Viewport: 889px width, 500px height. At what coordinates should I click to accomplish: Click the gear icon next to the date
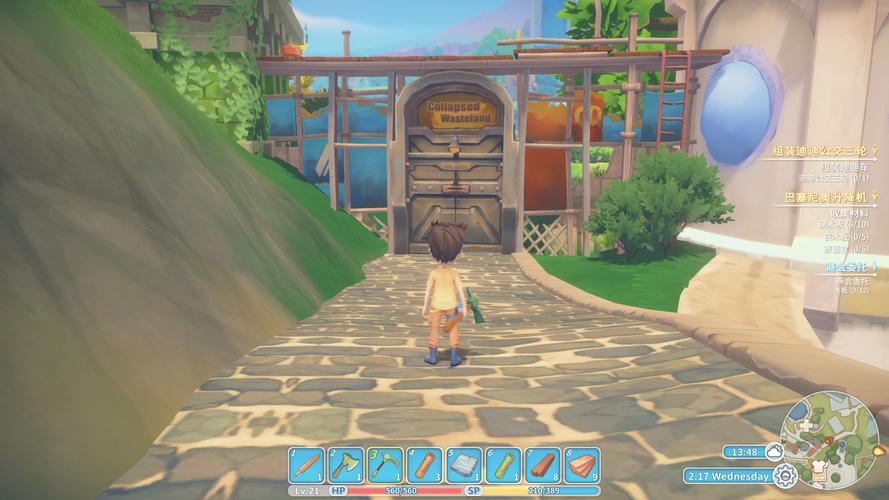pos(785,476)
